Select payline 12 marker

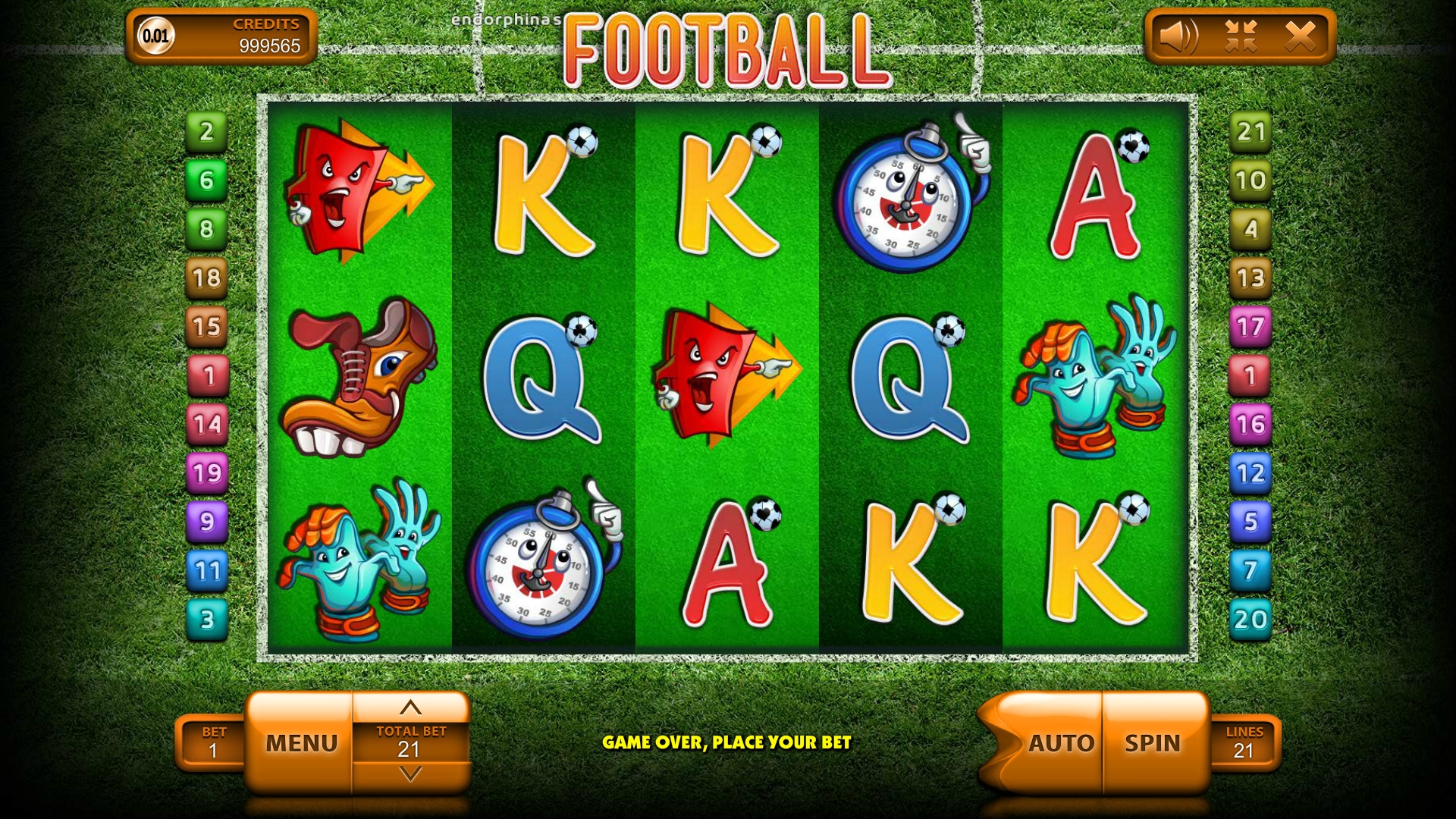point(1250,472)
